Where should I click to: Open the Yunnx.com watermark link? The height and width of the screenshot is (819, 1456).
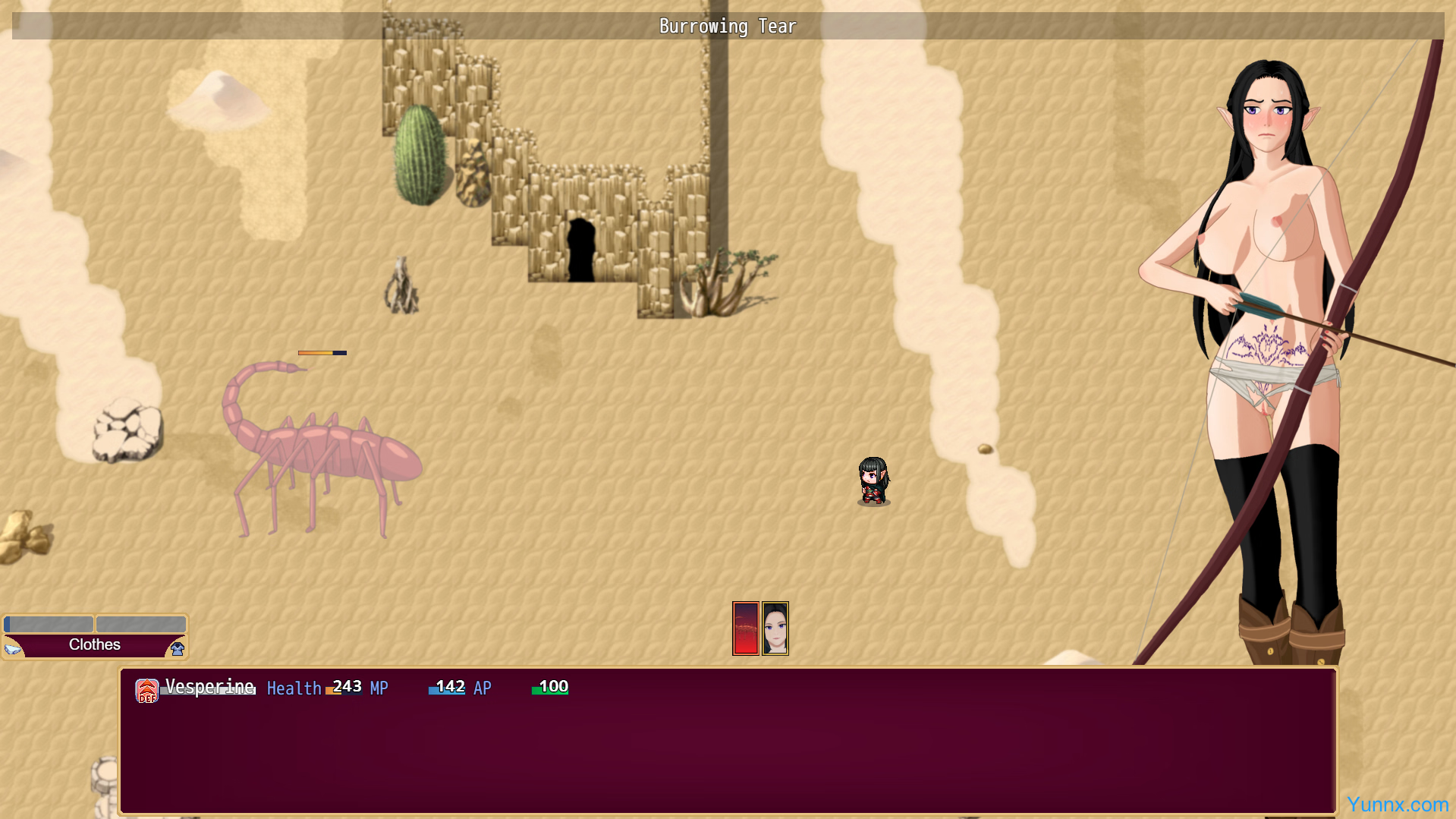tap(1397, 804)
